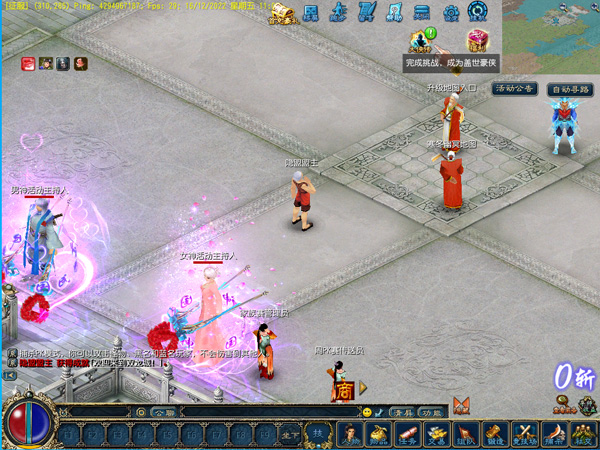Open the 任务 quest scroll
This screenshot has height=450, width=600.
(407, 434)
